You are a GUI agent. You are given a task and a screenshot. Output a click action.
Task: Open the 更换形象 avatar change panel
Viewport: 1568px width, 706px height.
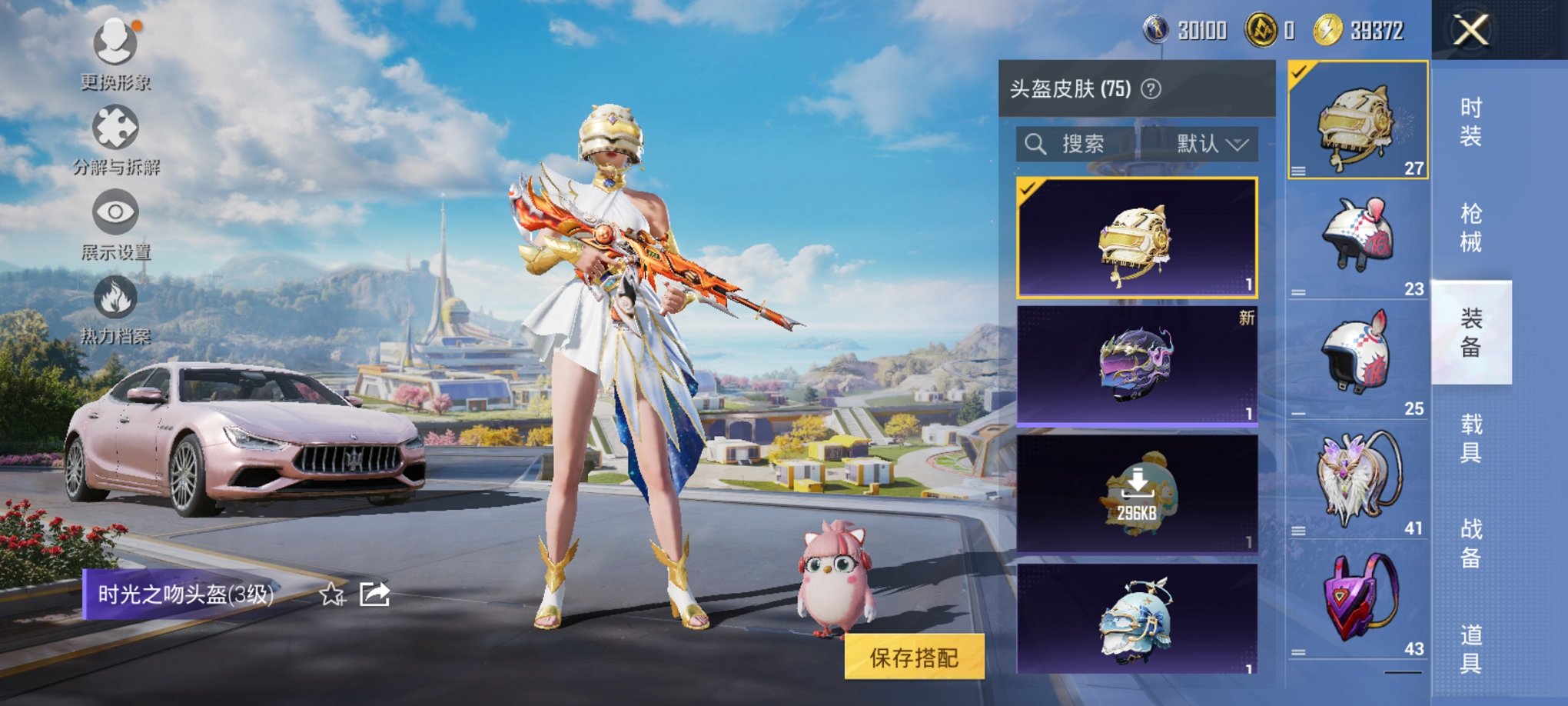point(114,46)
